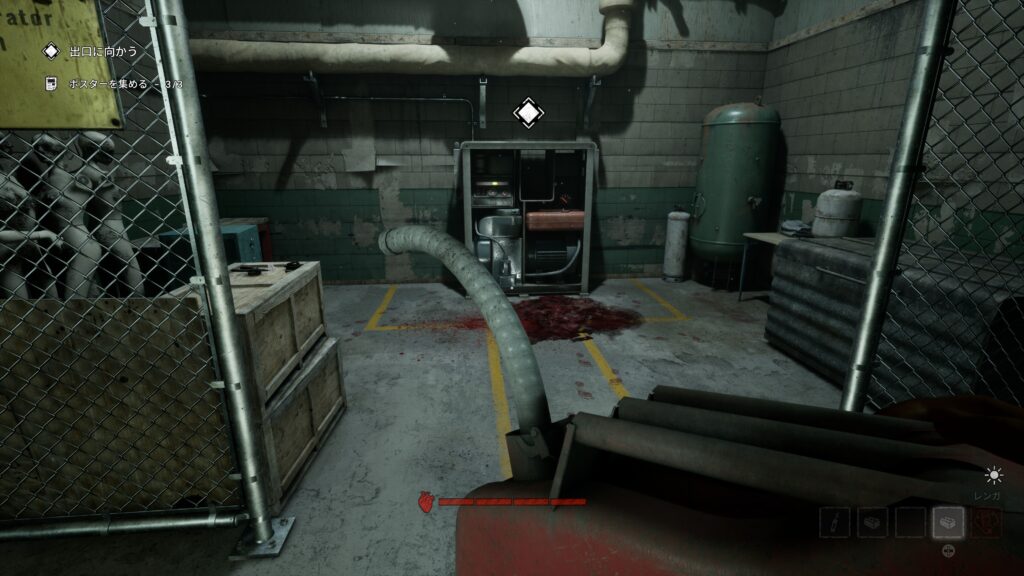Click the diamond waypoint marker above the generator
Viewport: 1024px width, 576px height.
(x=528, y=113)
